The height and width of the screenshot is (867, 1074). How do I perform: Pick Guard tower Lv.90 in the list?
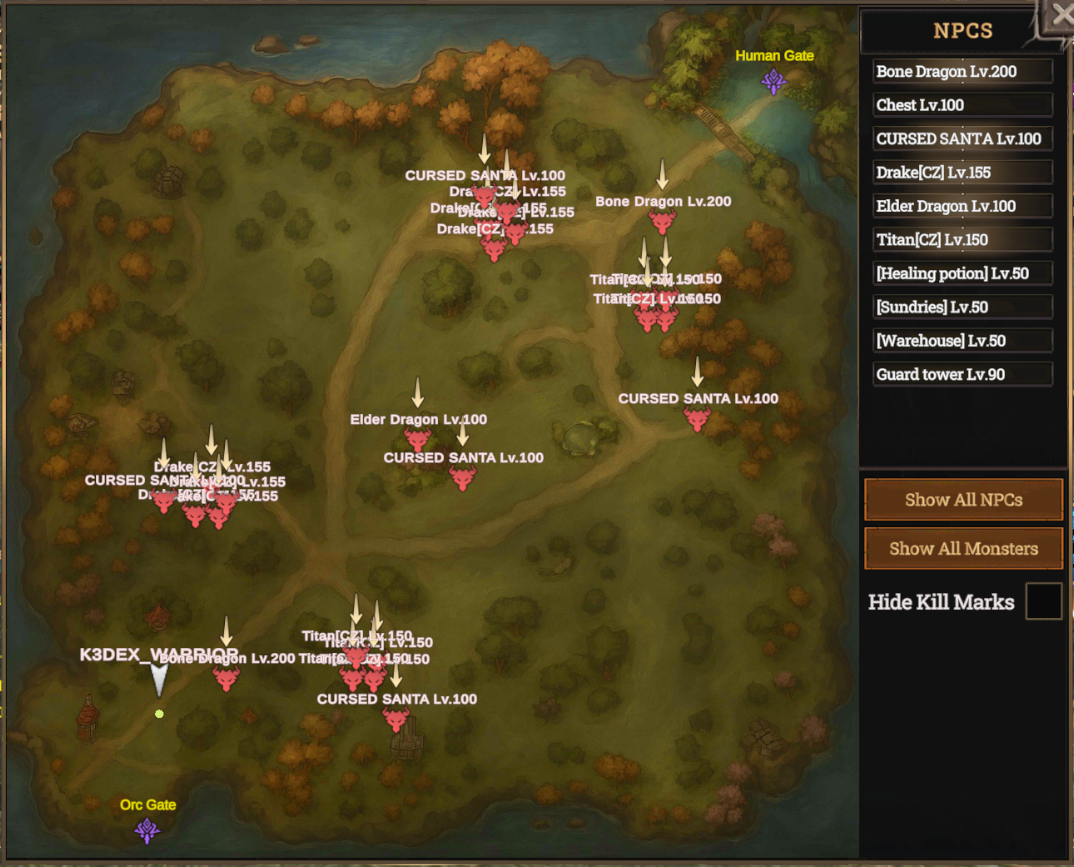coord(962,374)
